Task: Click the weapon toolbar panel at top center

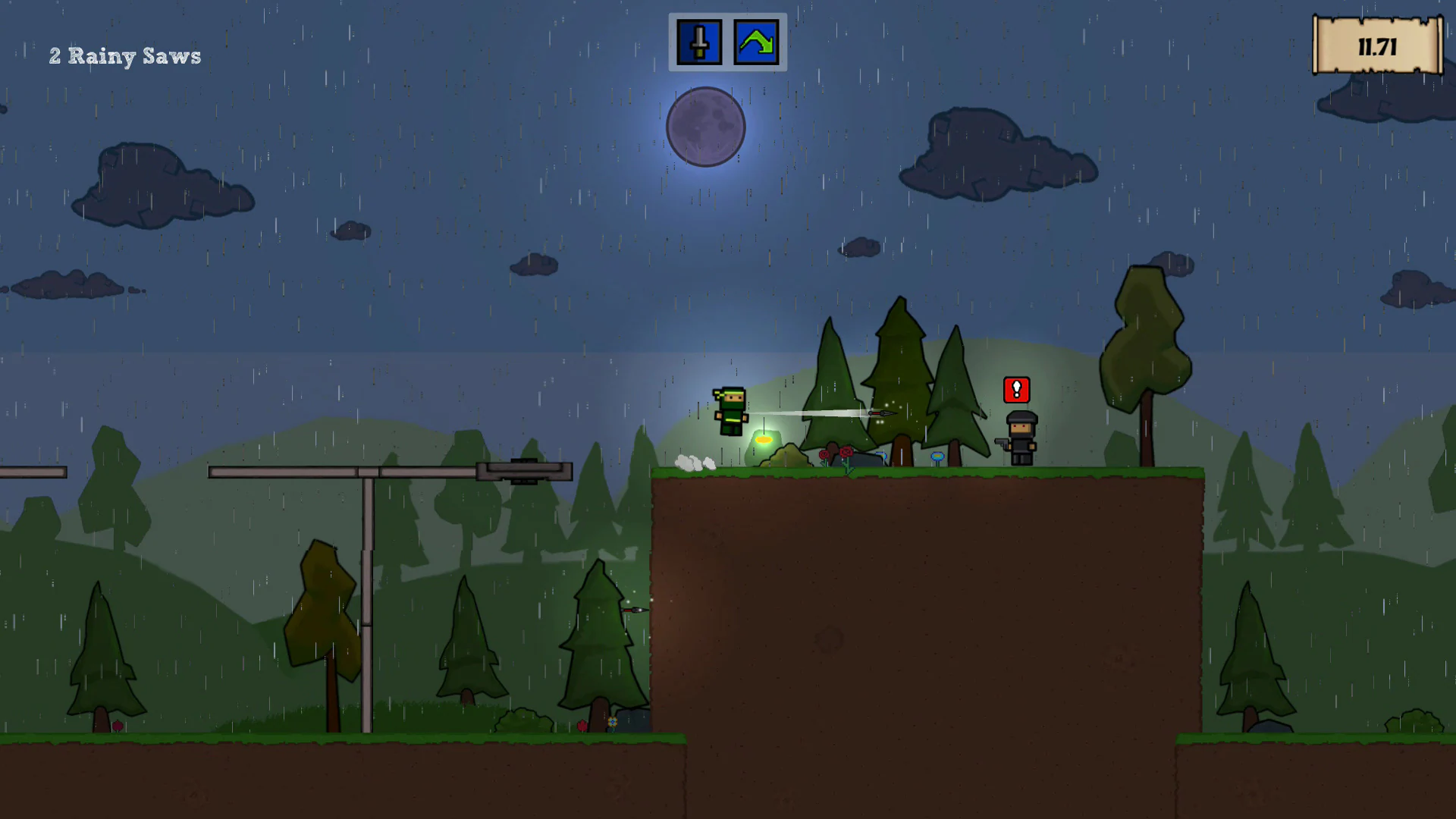Action: click(x=726, y=42)
